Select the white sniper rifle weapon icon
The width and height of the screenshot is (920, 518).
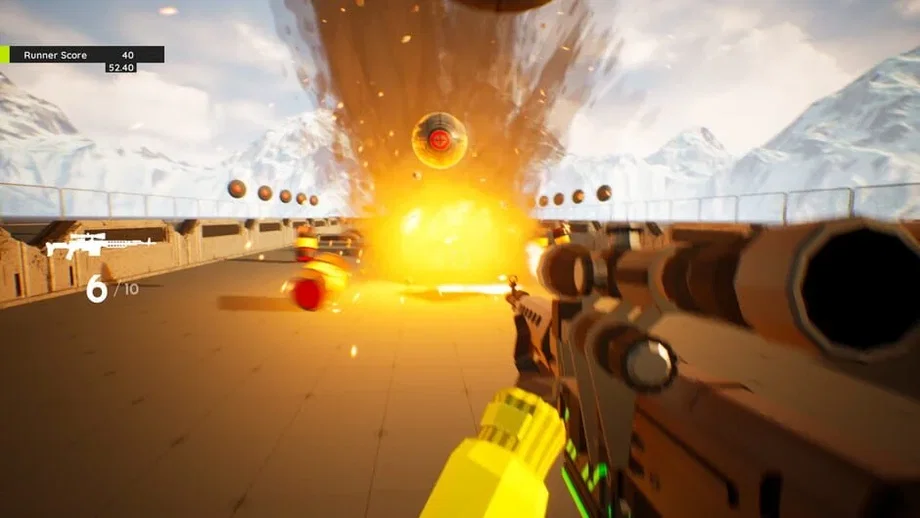click(x=97, y=244)
